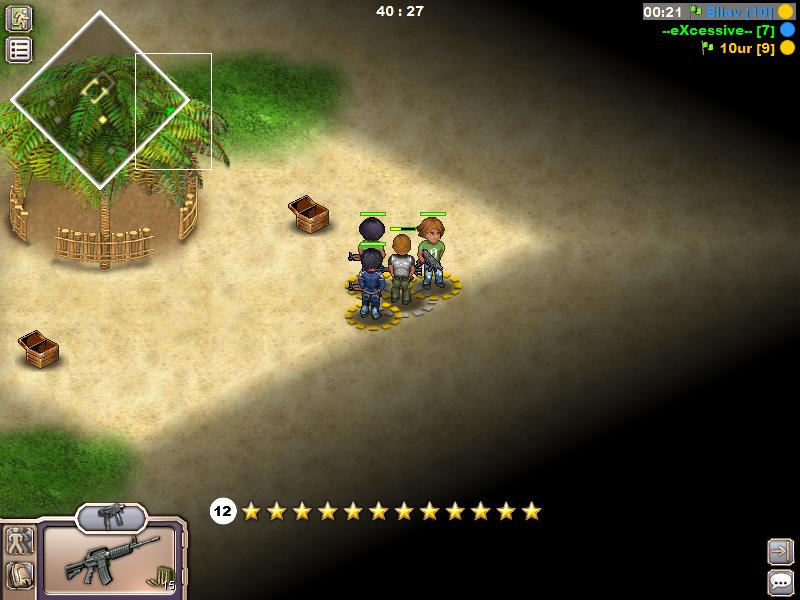The height and width of the screenshot is (600, 800).
Task: Open the backpack inventory icon
Action: coord(19,575)
